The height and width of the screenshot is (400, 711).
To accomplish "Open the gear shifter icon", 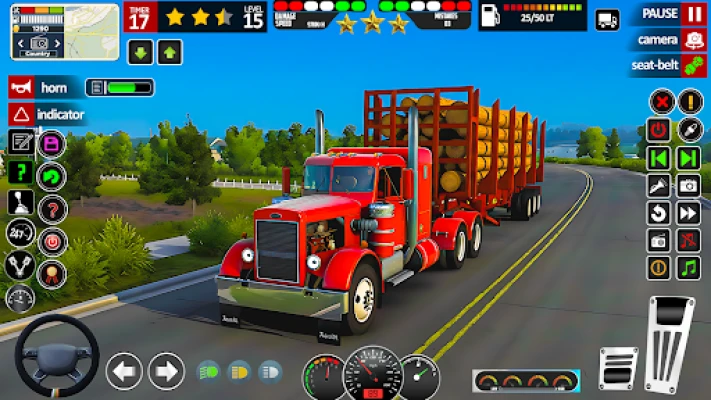I will pos(20,203).
